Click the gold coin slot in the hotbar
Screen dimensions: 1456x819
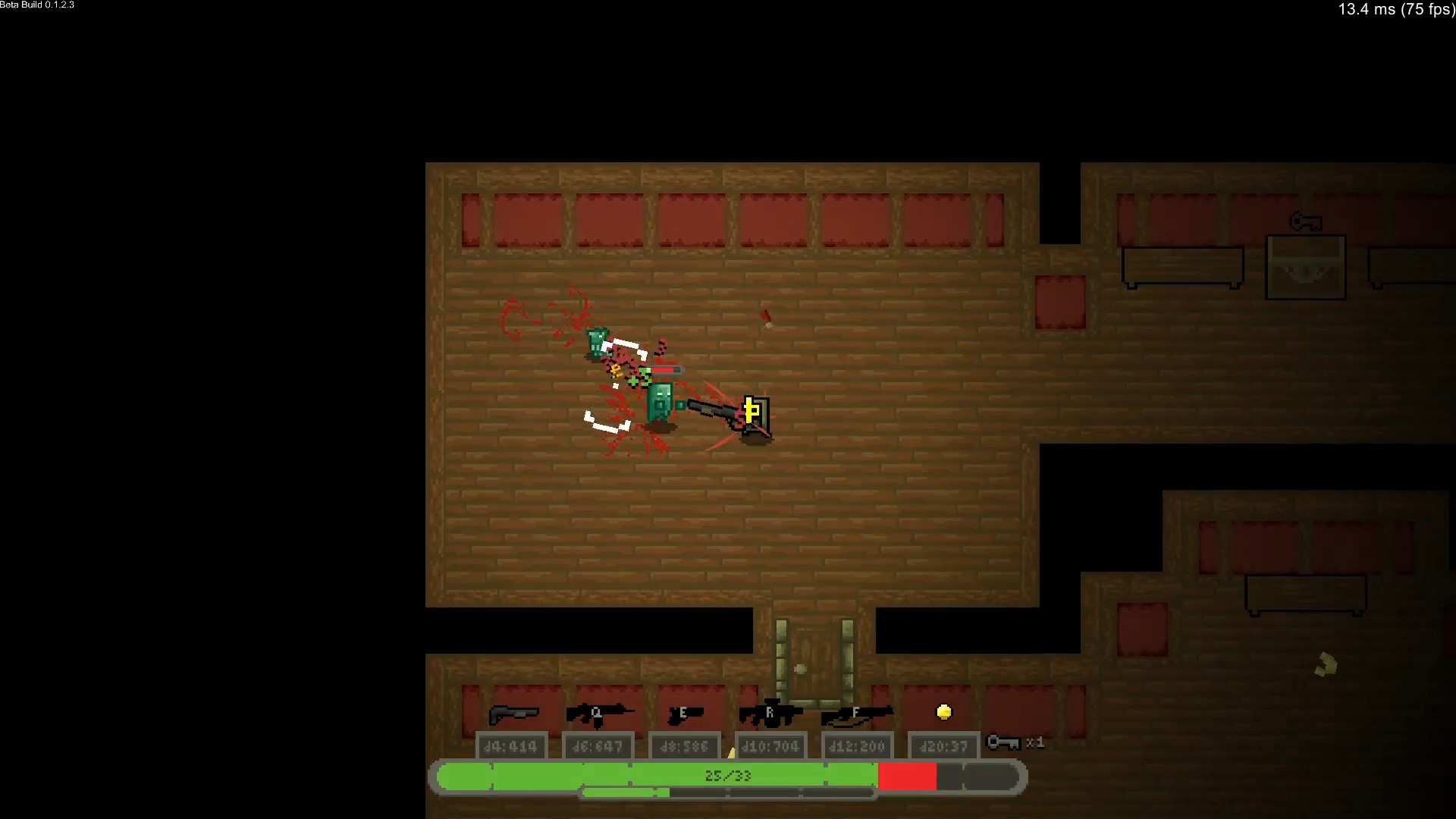pos(943,711)
